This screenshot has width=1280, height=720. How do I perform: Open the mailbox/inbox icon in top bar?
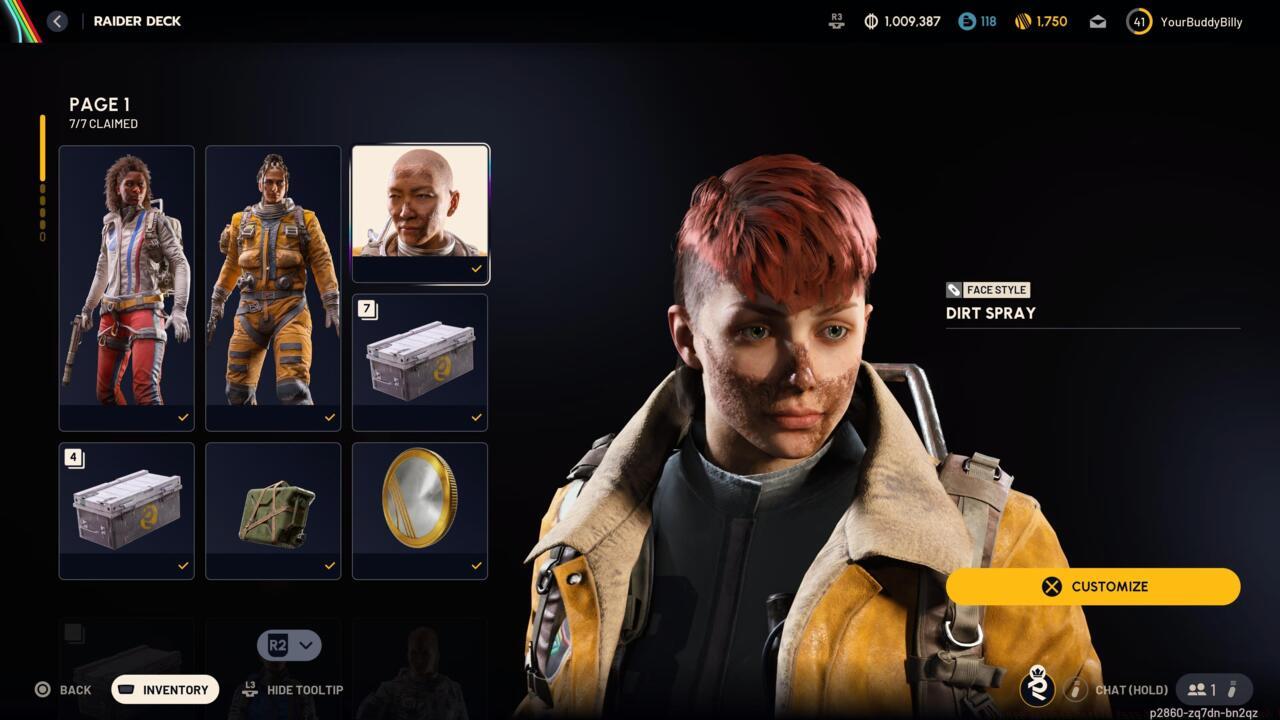coord(1097,21)
